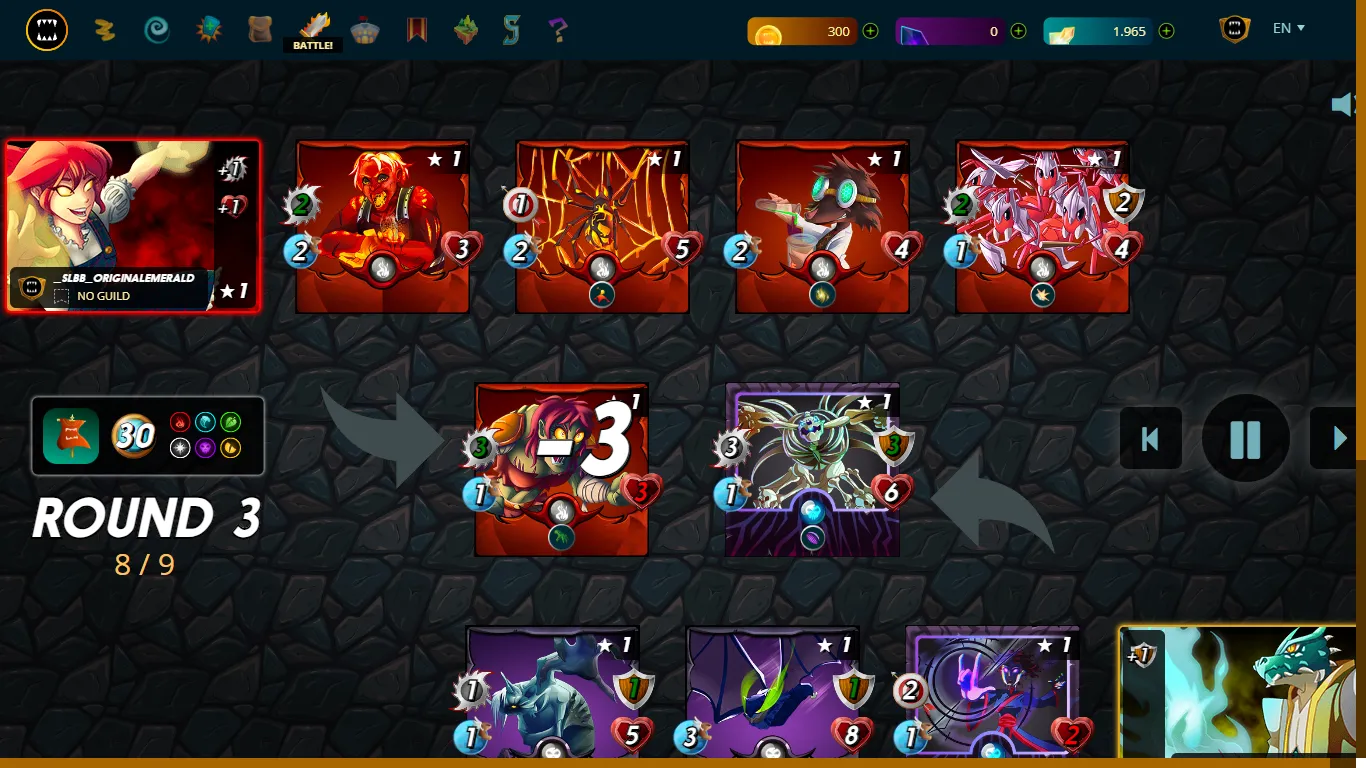Open the Splinterlands home via monster logo
This screenshot has width=1366, height=768.
[x=47, y=30]
